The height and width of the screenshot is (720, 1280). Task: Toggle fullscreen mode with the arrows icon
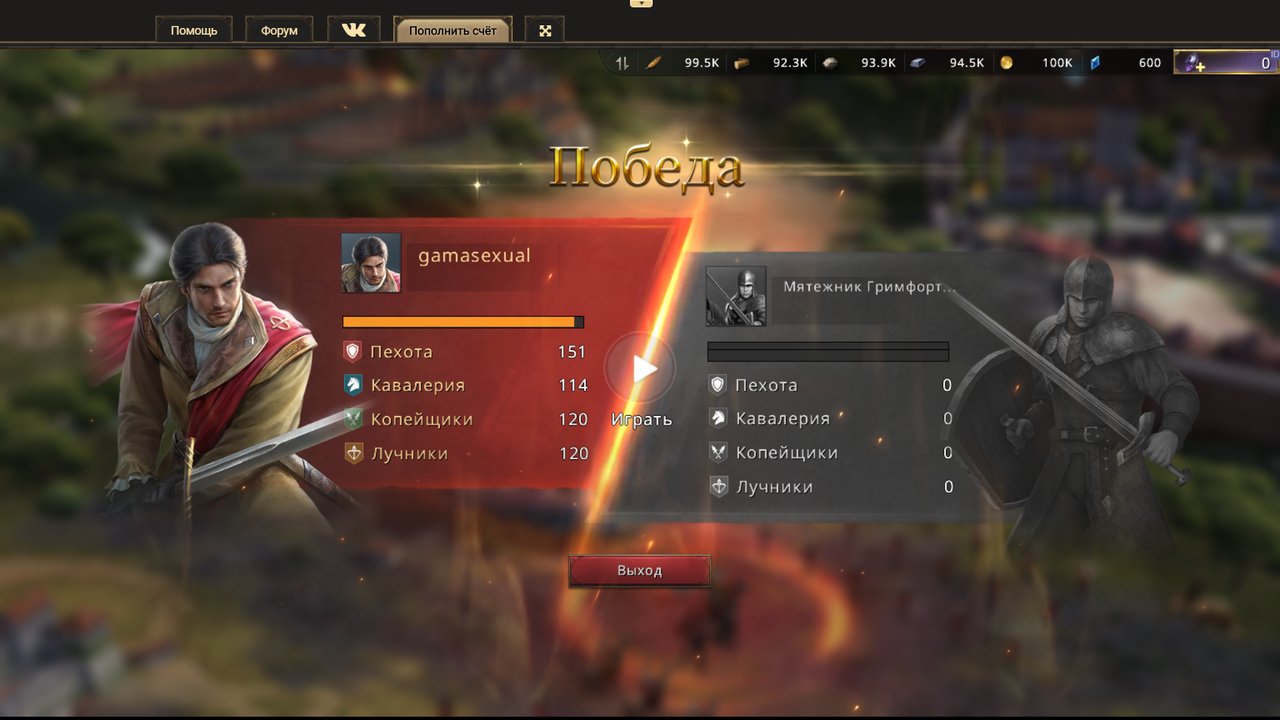[545, 30]
